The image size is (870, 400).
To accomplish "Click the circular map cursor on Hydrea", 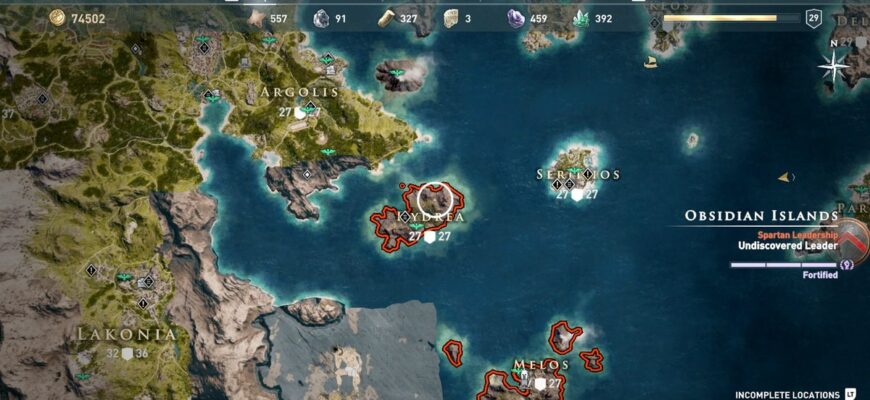I will (435, 198).
